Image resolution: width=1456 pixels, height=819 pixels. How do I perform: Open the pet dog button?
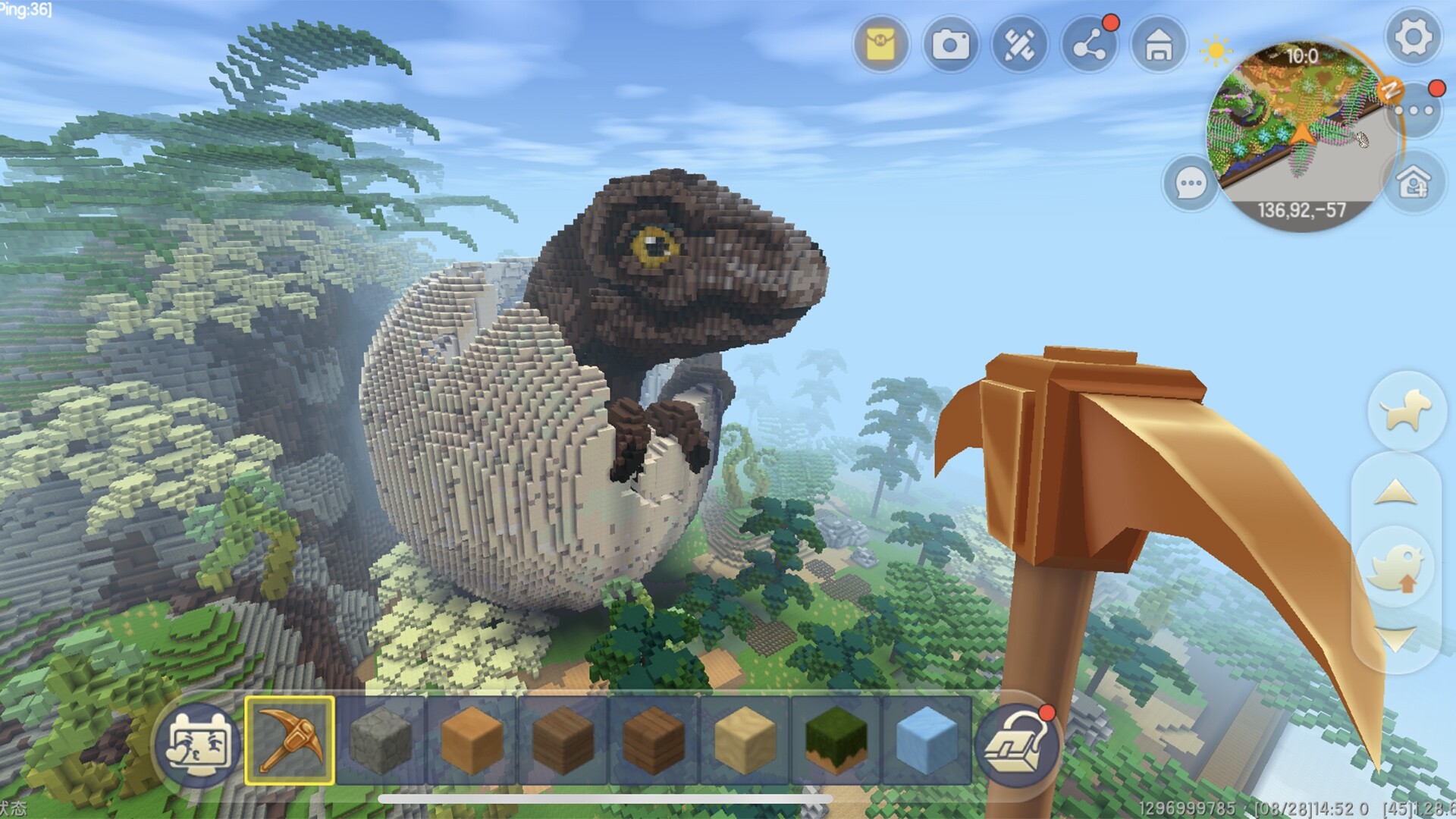point(1405,411)
